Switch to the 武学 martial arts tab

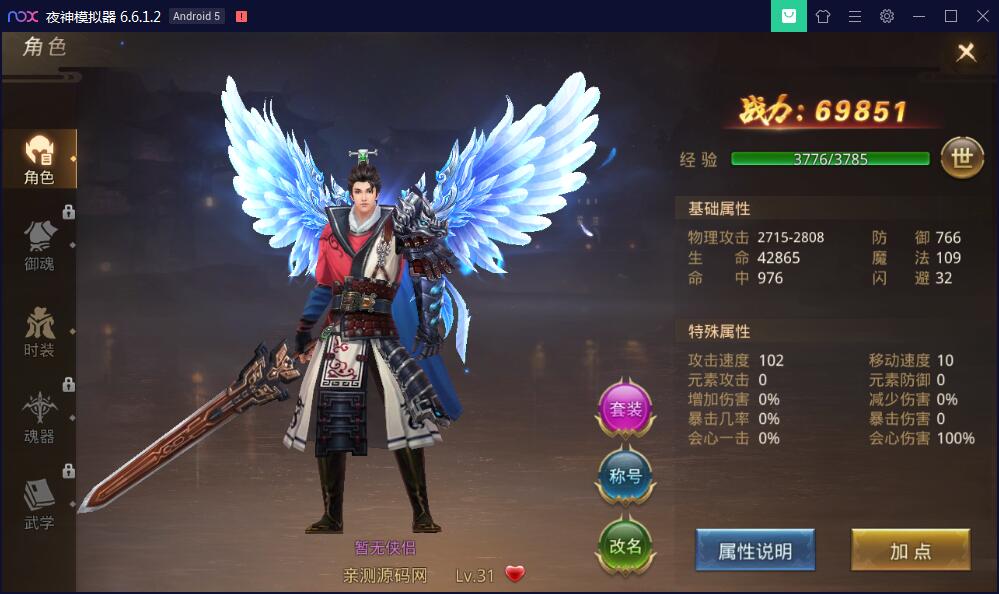click(x=39, y=504)
